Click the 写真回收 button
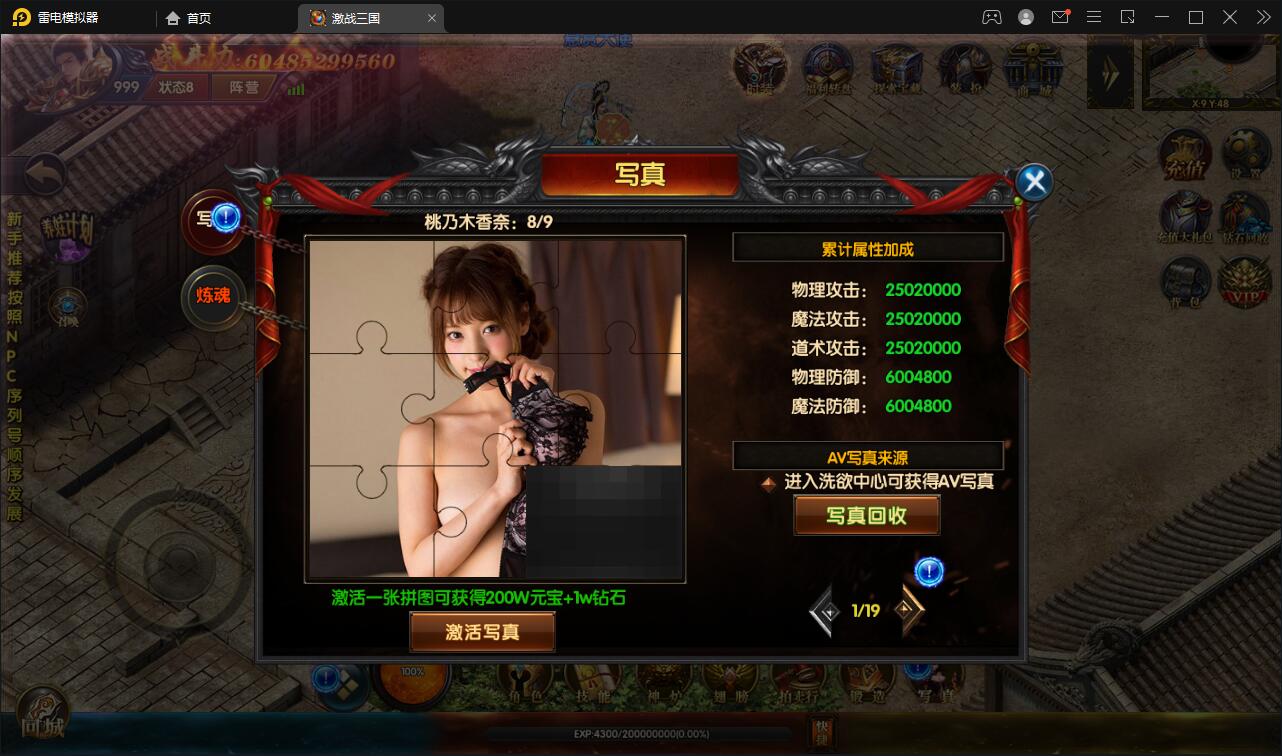 866,516
